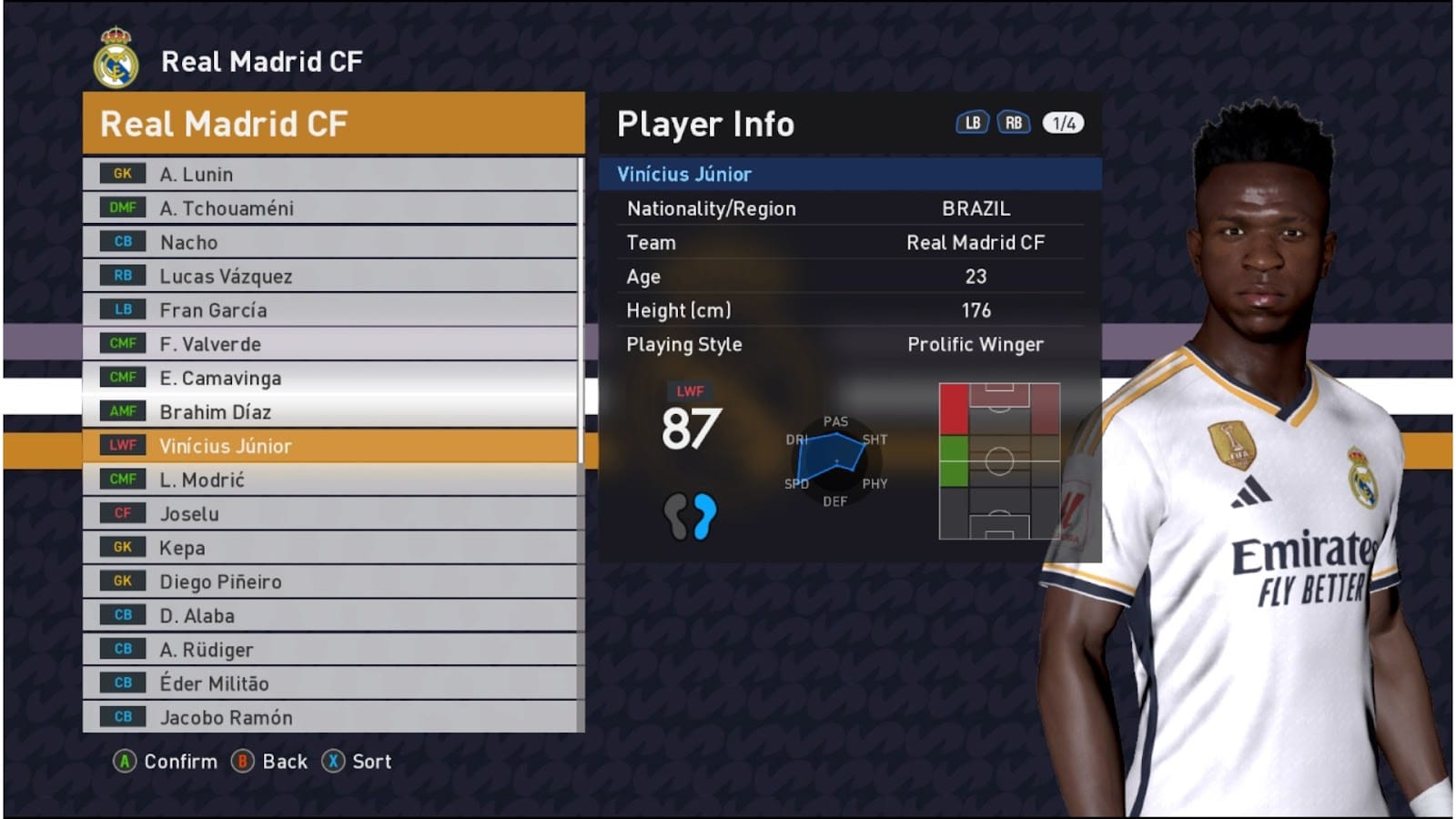Sort the player list
This screenshot has width=1456, height=819.
(x=358, y=762)
